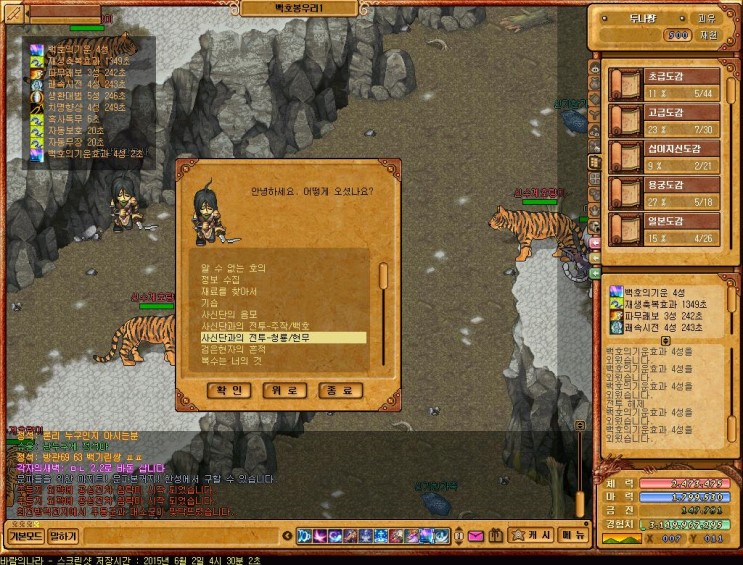Close the NPC dialogue with 종료

click(x=340, y=390)
